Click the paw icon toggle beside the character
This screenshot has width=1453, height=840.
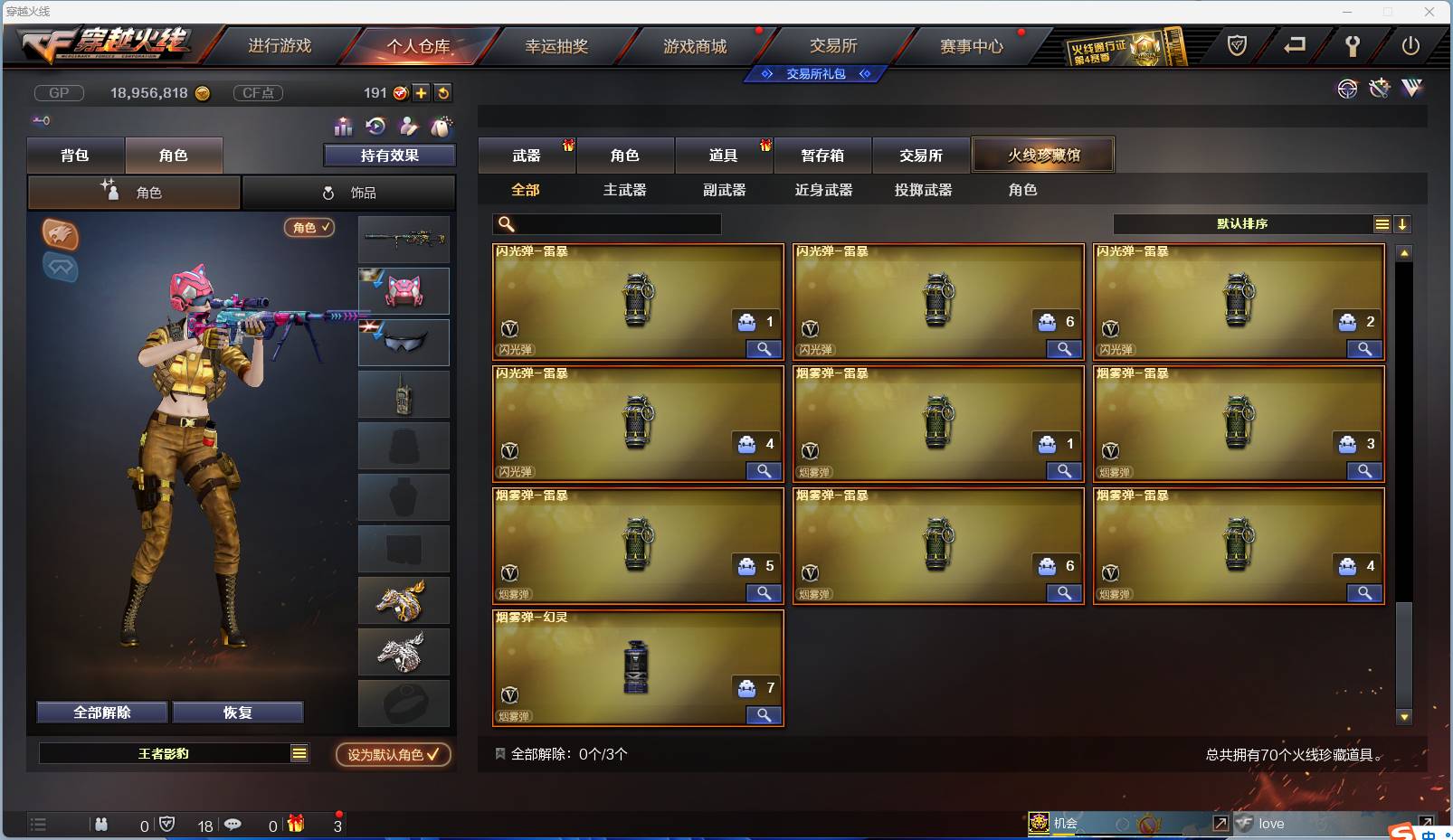click(61, 236)
